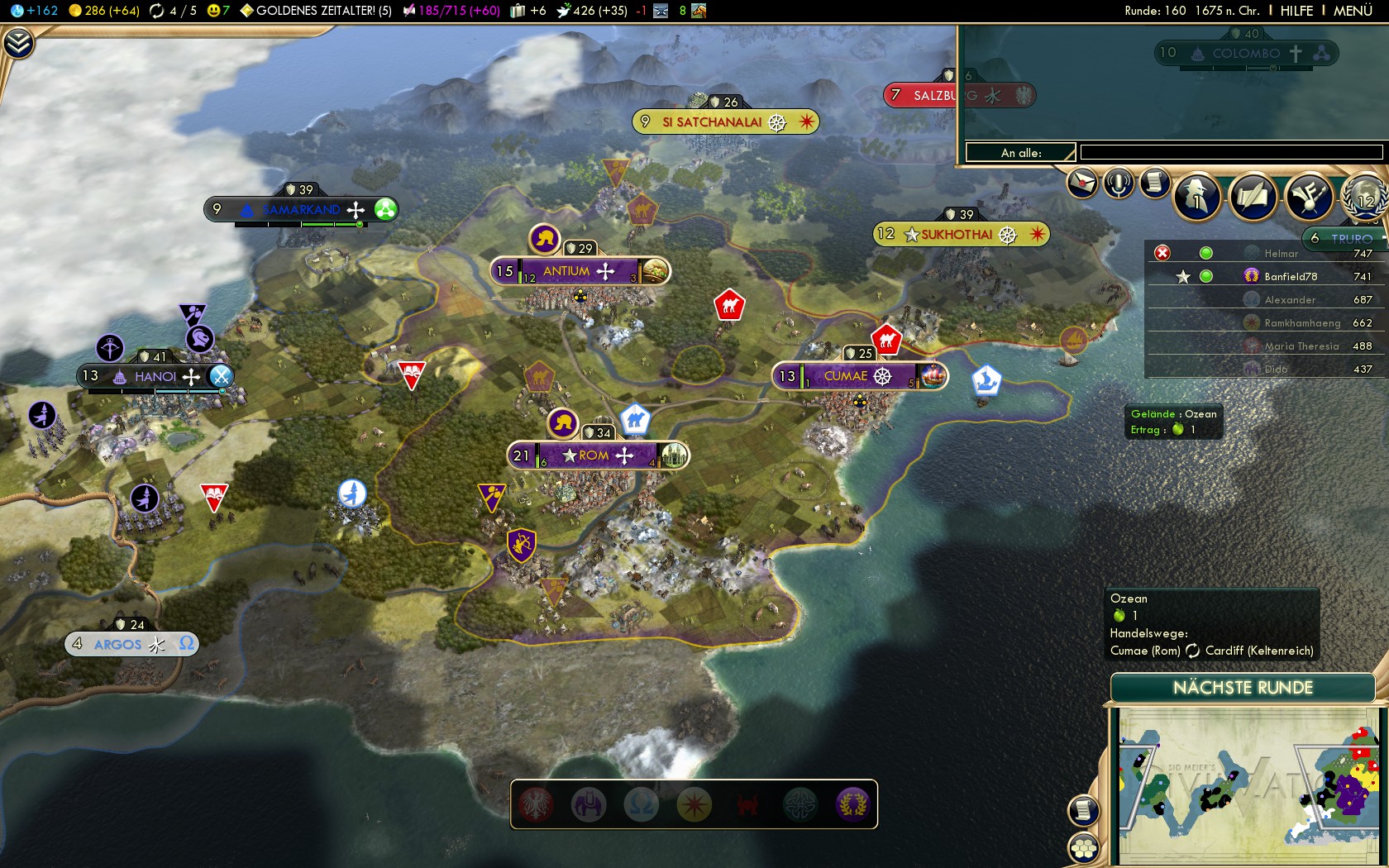Image resolution: width=1389 pixels, height=868 pixels.
Task: Change the 'An alle:' chat target
Action: click(x=1020, y=152)
